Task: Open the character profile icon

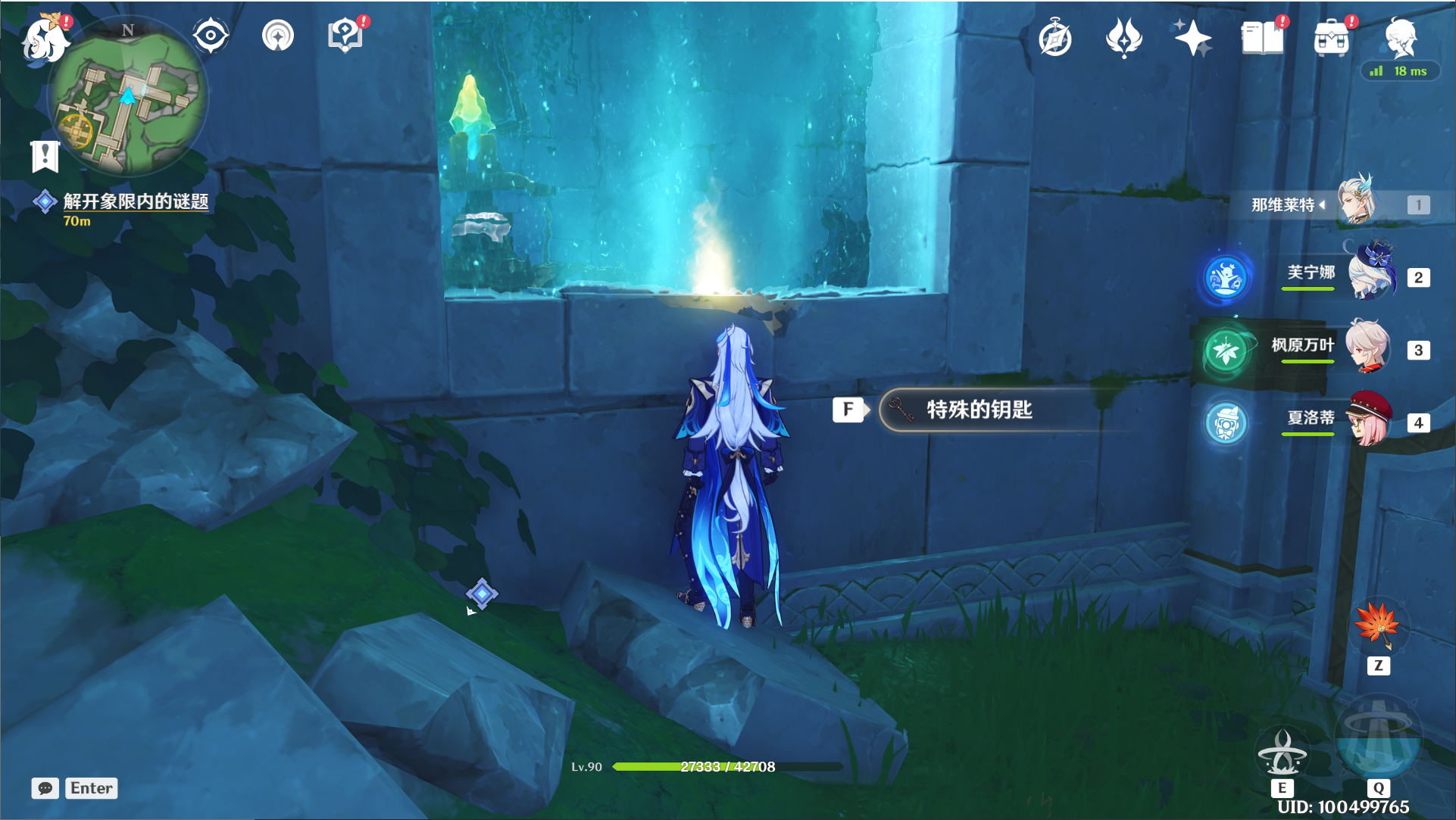Action: coord(1400,36)
